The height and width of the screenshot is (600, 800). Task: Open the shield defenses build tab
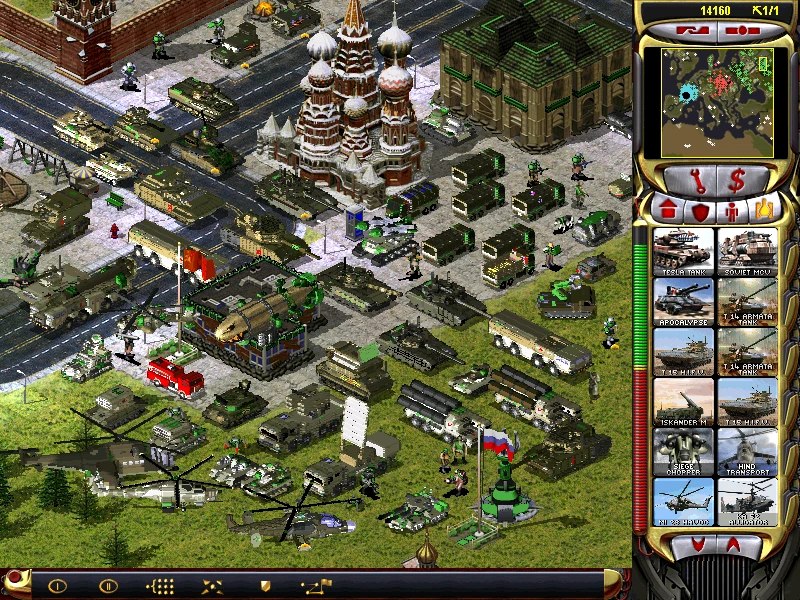click(x=700, y=211)
